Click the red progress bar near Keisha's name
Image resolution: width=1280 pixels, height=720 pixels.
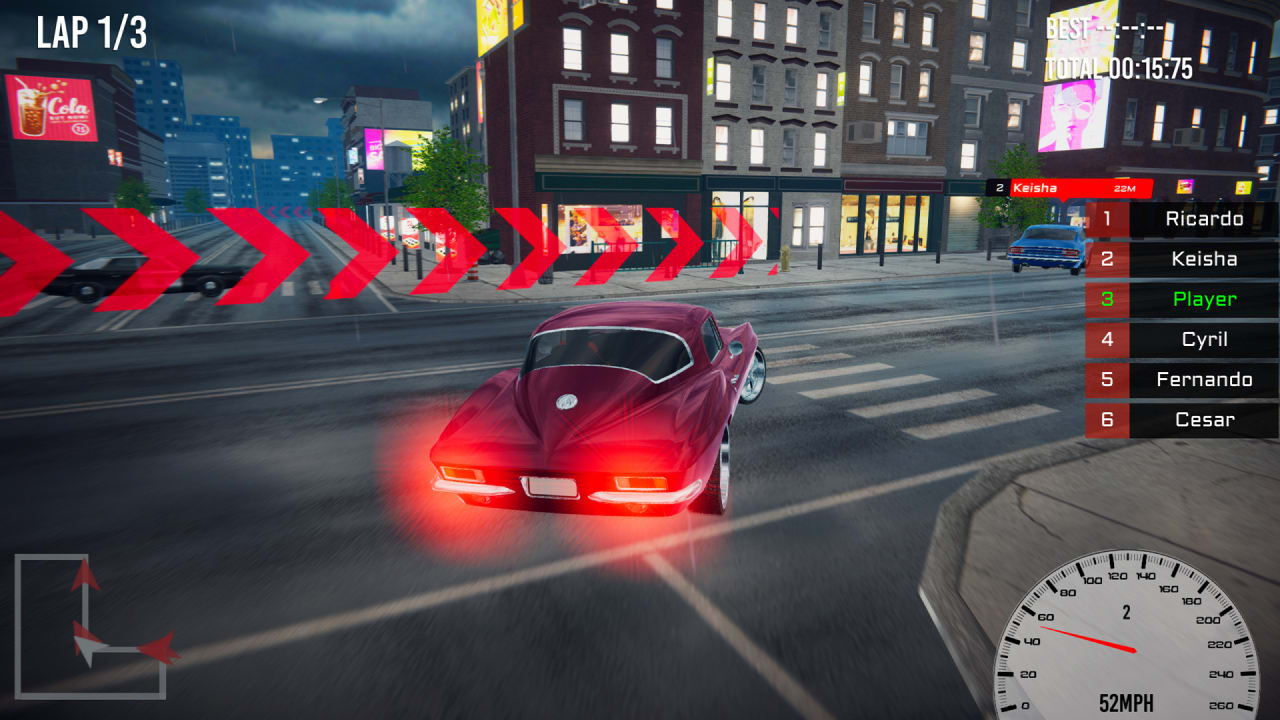click(1090, 187)
